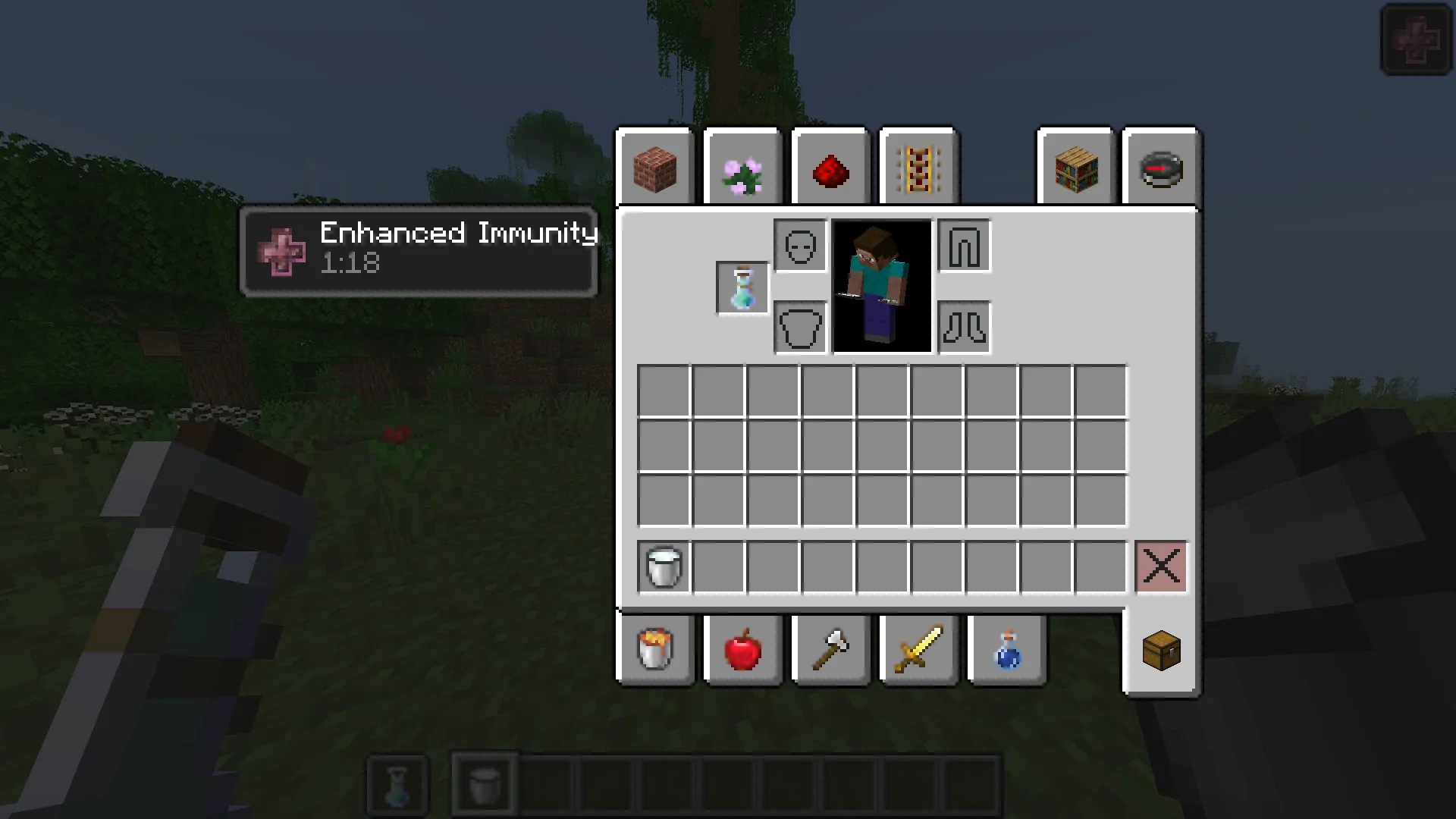Click the empty chestplate armor slot
Image resolution: width=1456 pixels, height=819 pixels.
coord(800,328)
